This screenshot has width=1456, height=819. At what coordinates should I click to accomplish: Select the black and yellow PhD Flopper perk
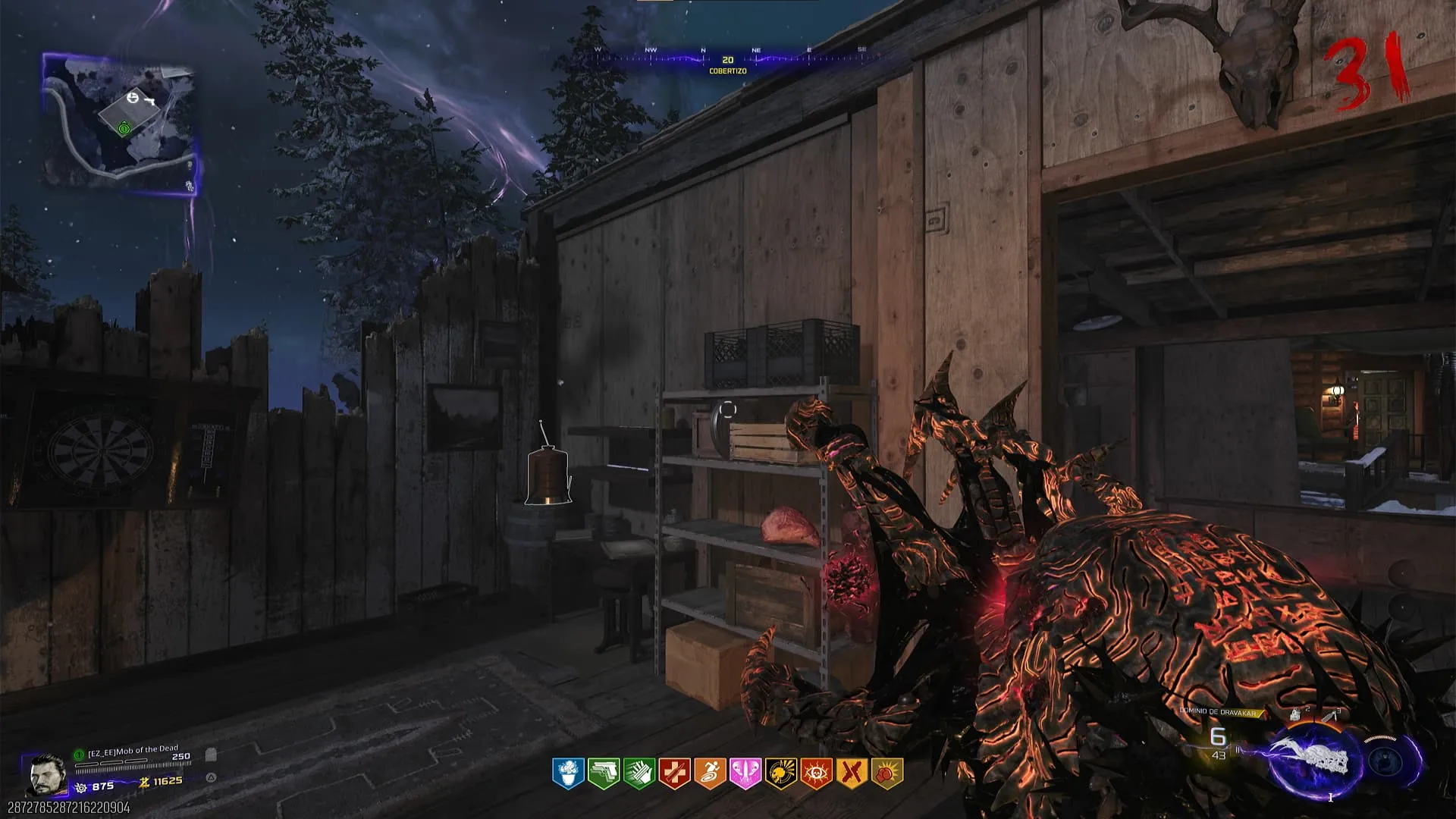point(780,773)
